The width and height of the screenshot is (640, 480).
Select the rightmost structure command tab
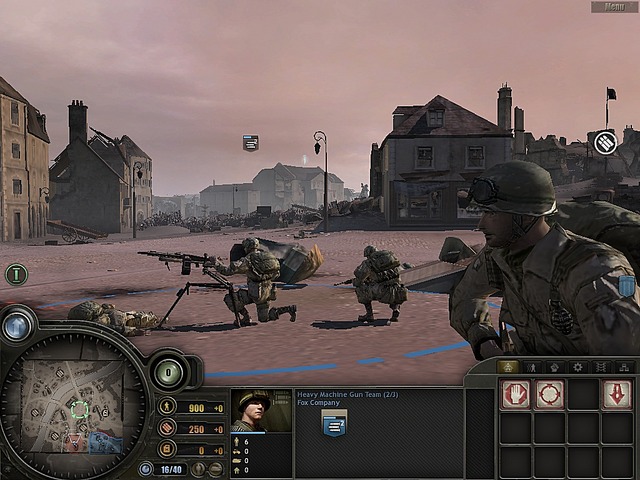click(624, 367)
